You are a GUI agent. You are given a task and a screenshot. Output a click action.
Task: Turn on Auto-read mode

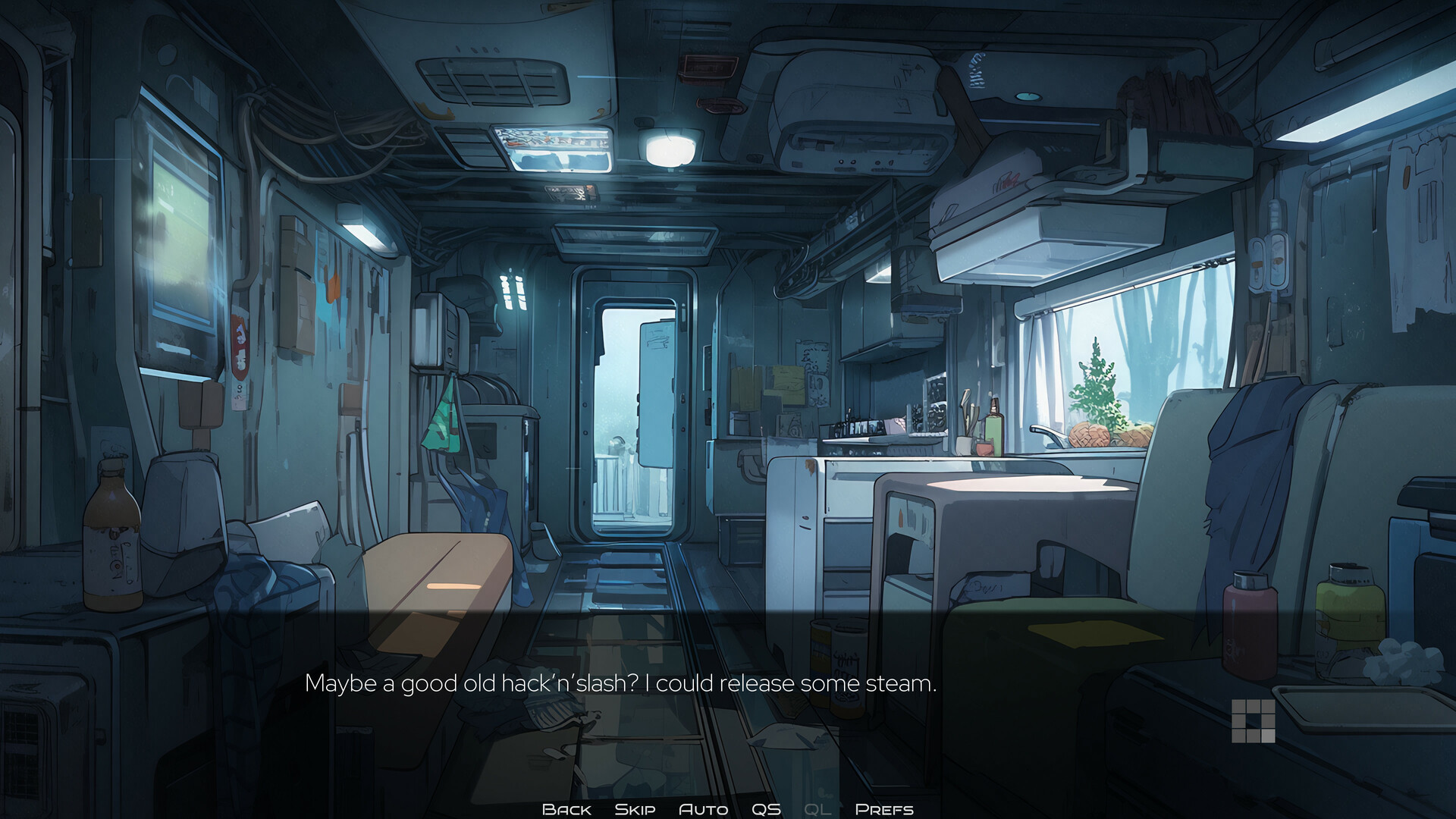coord(704,808)
